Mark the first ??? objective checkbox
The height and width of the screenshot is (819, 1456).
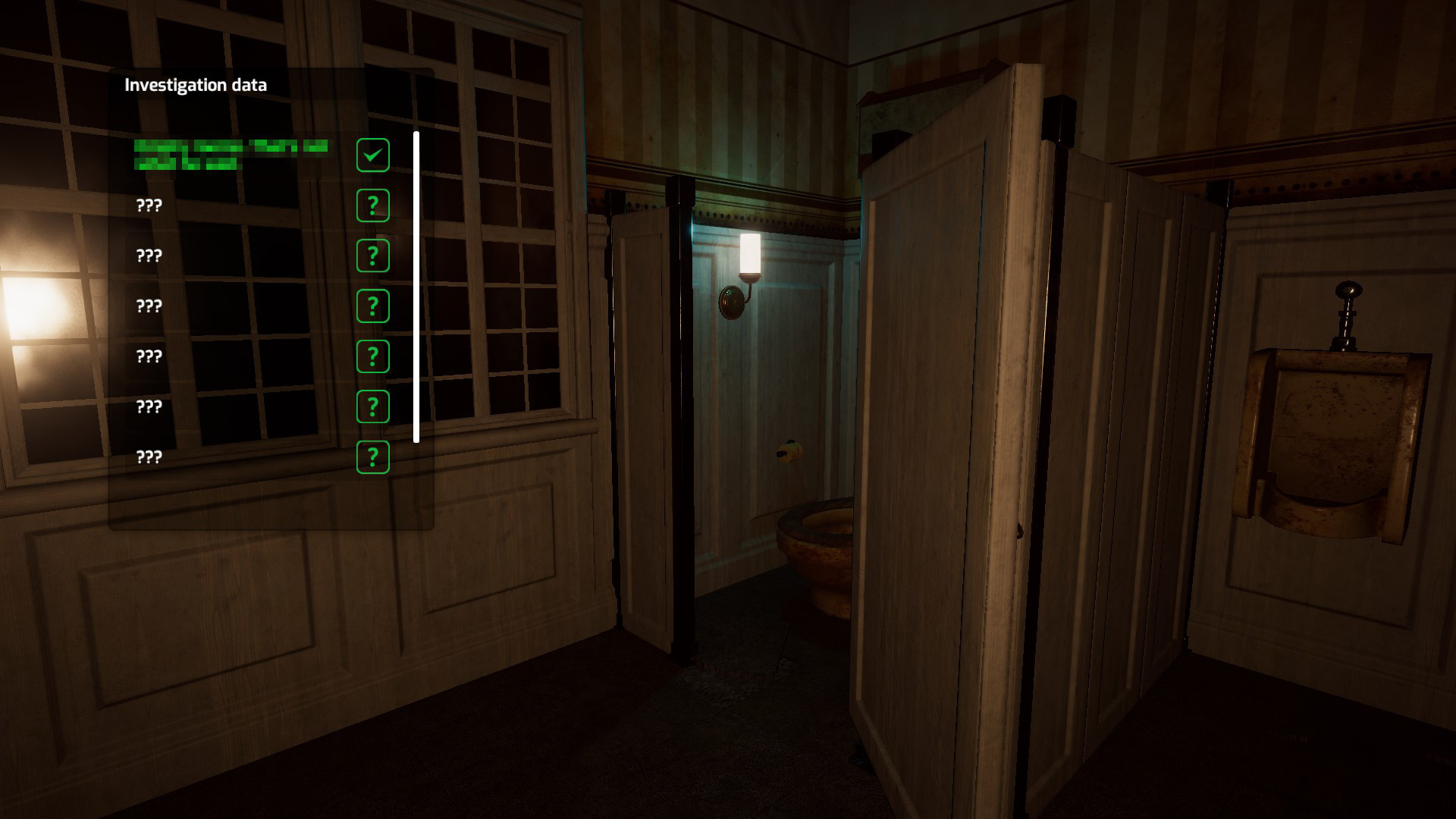(x=372, y=205)
